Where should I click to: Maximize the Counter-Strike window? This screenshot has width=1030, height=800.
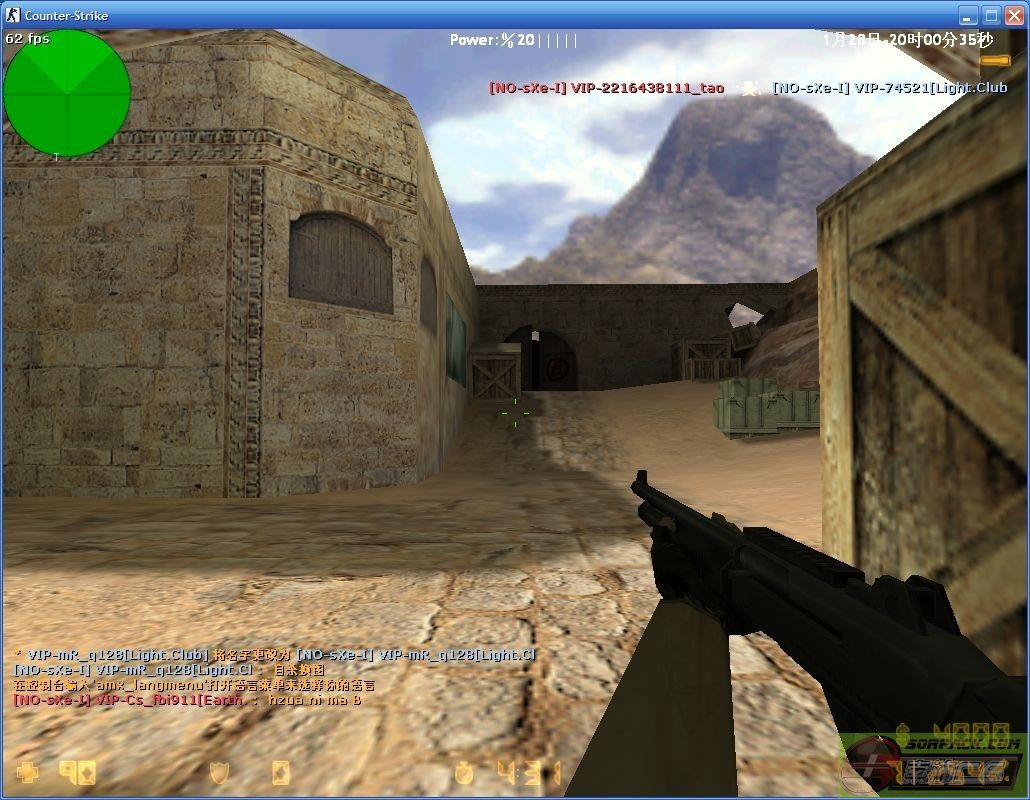pos(991,15)
